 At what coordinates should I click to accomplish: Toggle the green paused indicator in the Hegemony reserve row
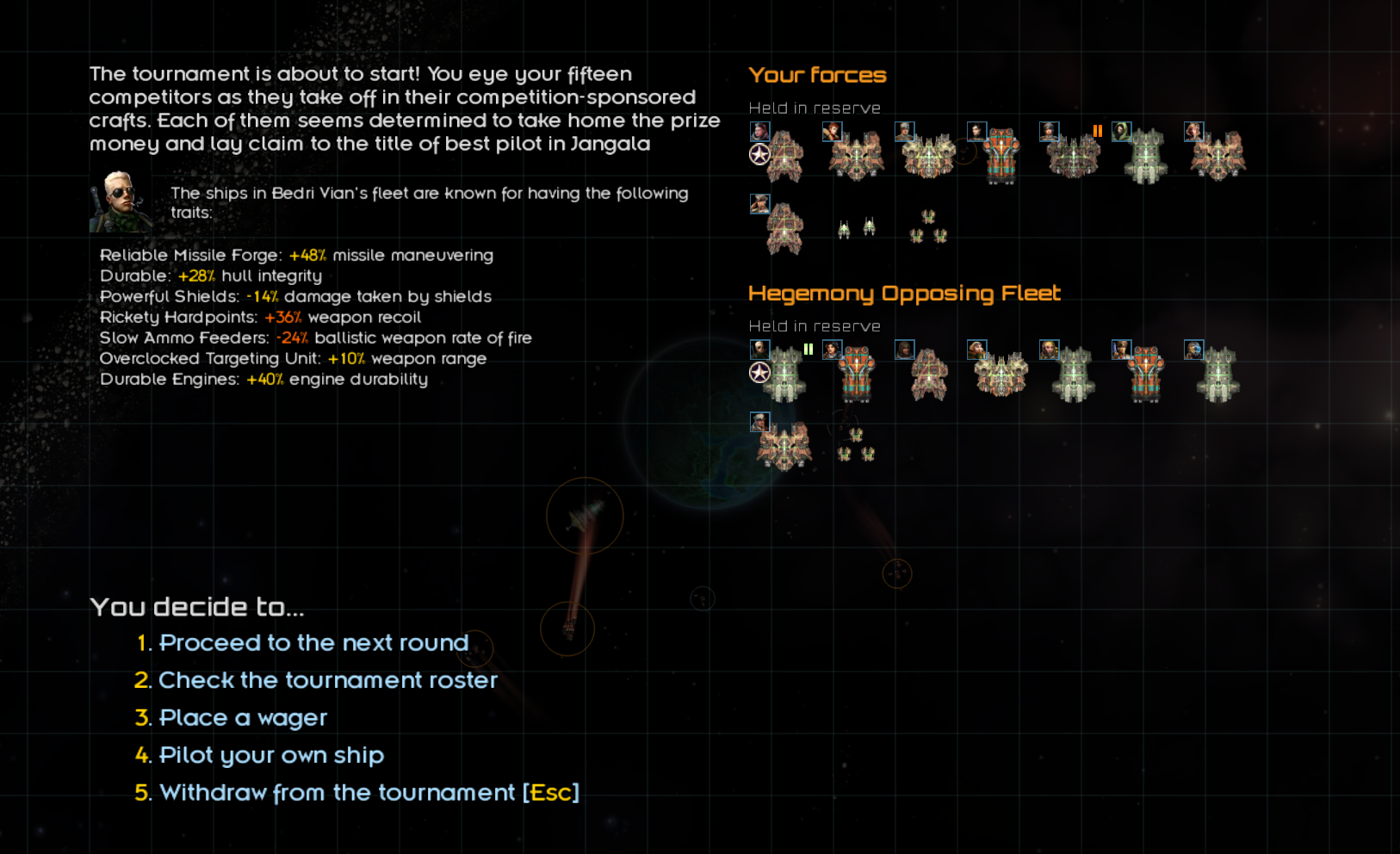point(808,350)
